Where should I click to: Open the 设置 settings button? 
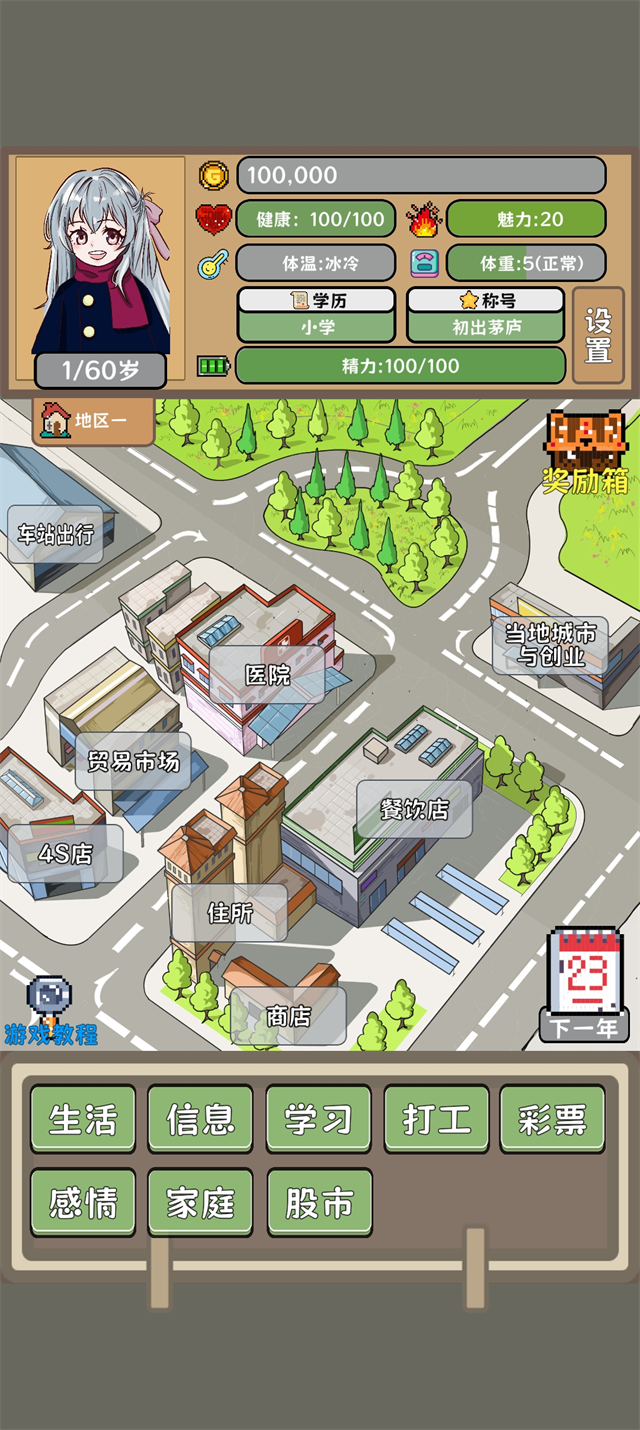pyautogui.click(x=598, y=336)
